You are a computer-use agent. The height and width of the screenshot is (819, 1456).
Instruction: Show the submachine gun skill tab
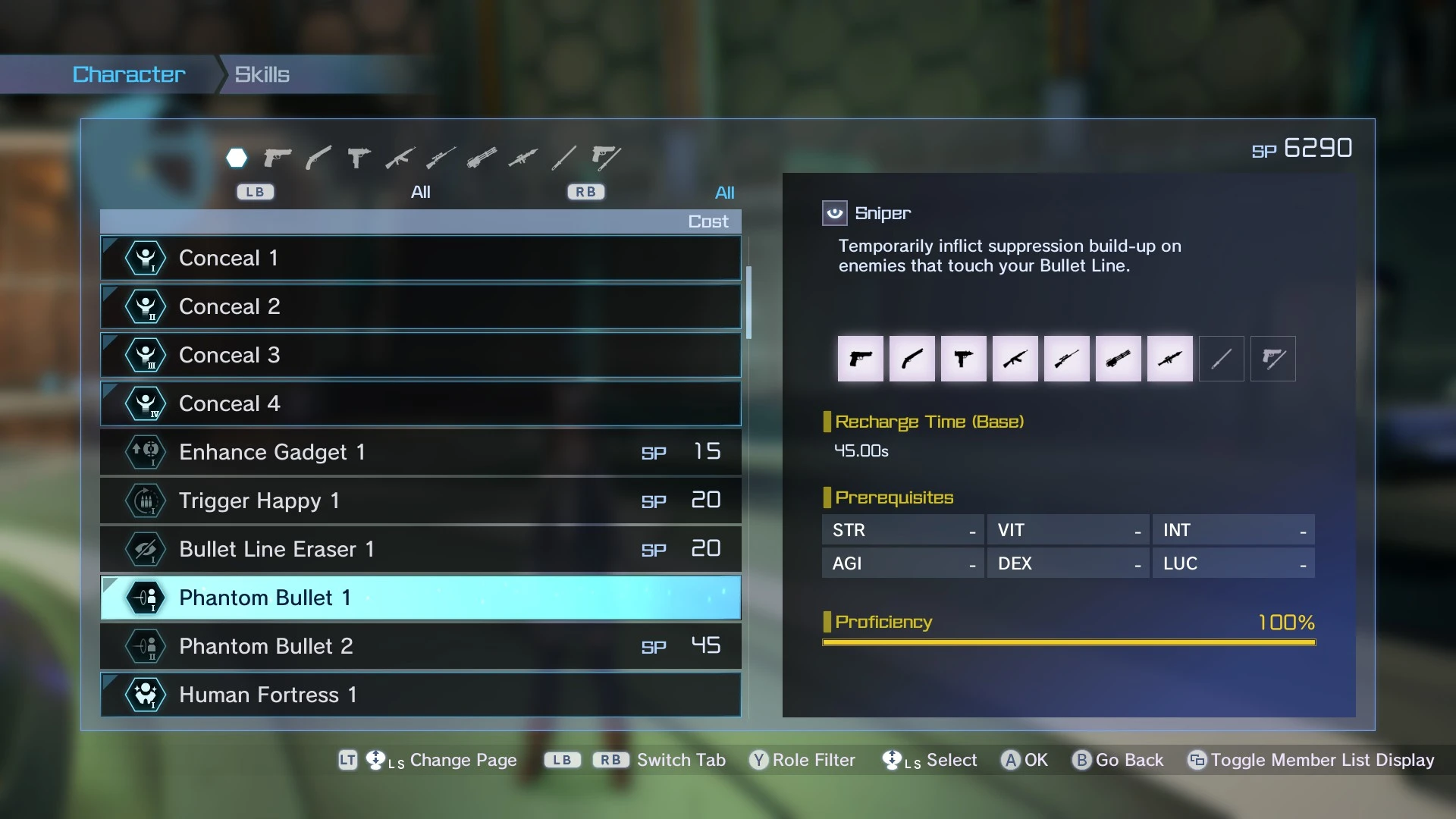(x=359, y=158)
